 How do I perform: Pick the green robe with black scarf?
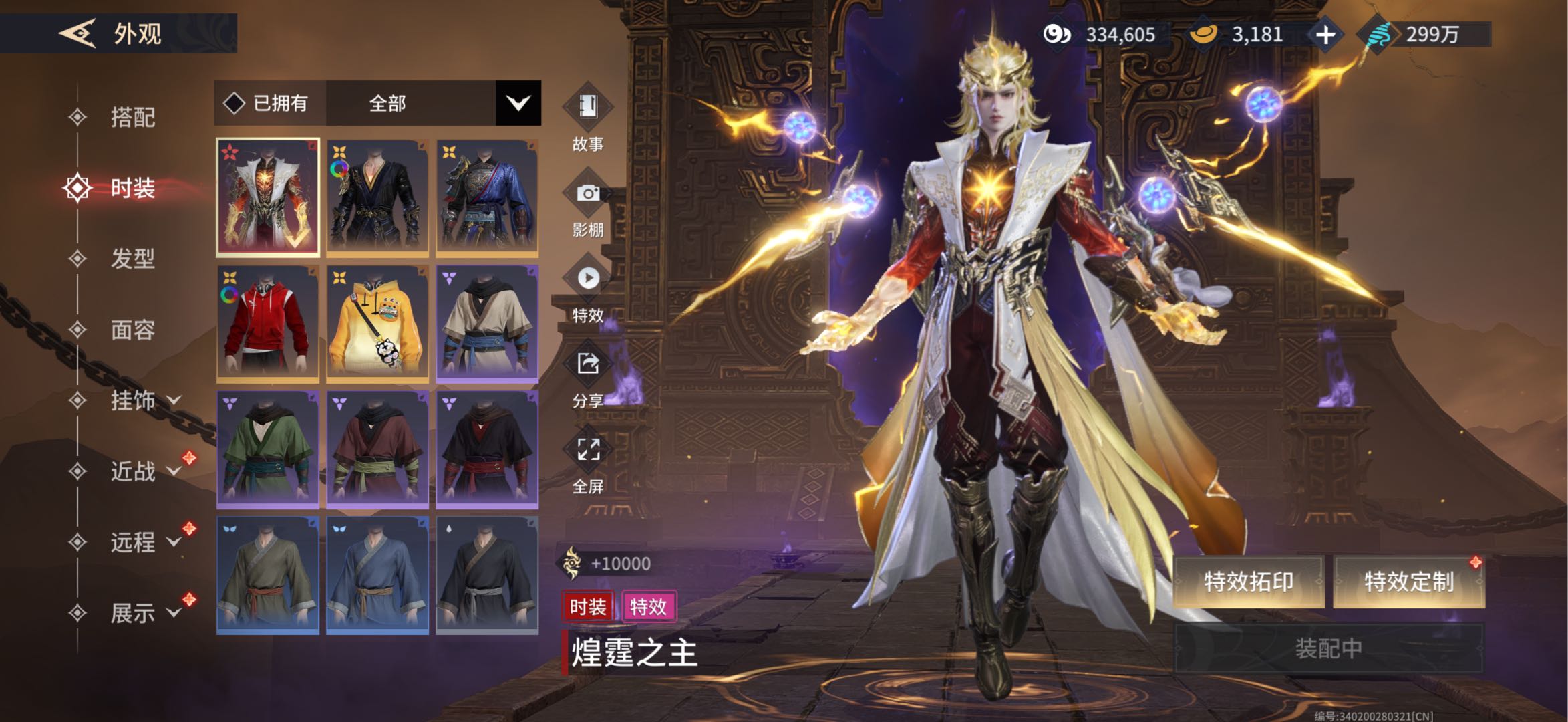click(268, 449)
